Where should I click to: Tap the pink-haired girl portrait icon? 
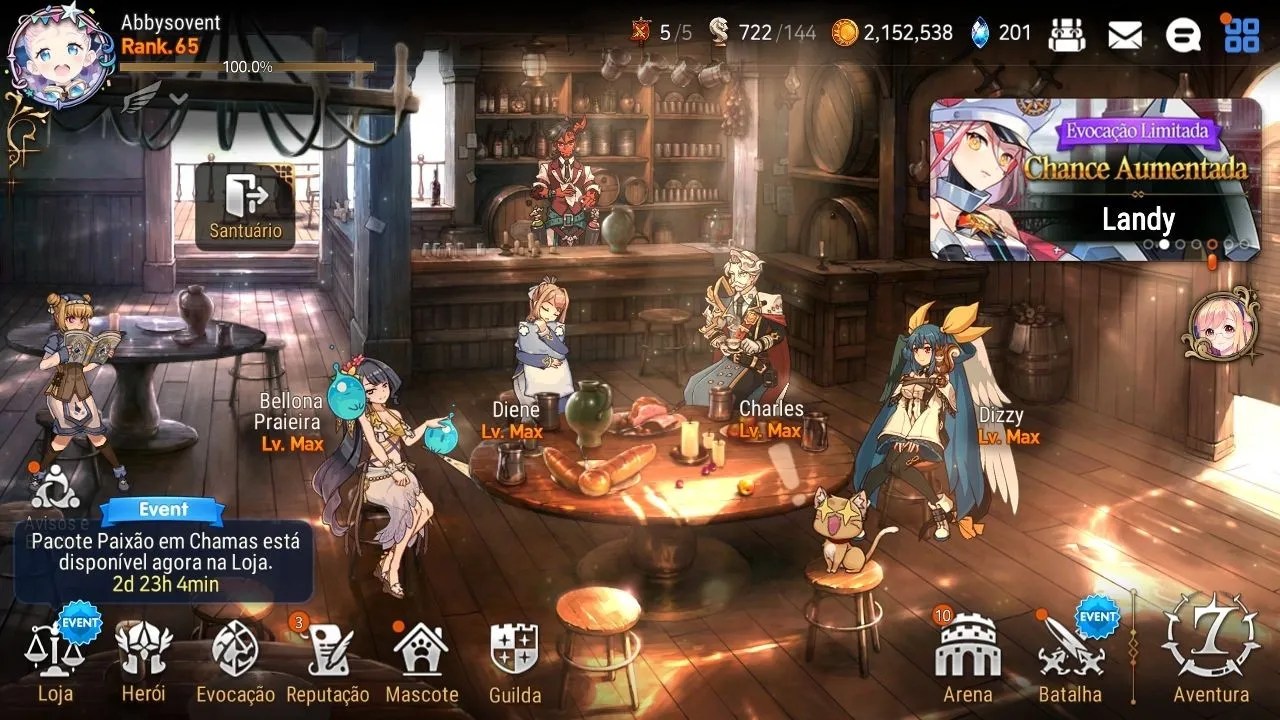[1221, 325]
